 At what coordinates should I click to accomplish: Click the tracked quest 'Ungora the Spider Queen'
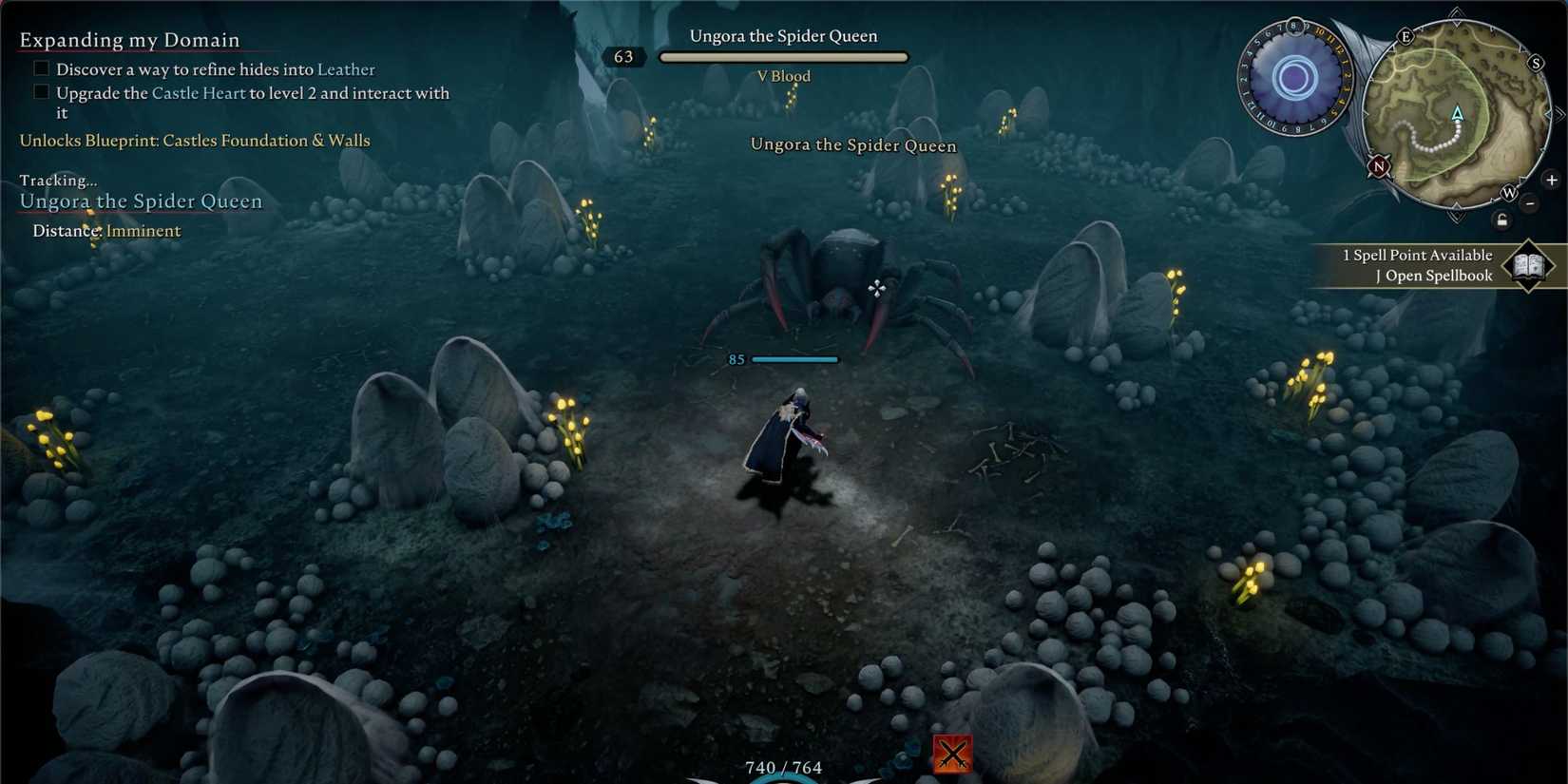coord(141,201)
